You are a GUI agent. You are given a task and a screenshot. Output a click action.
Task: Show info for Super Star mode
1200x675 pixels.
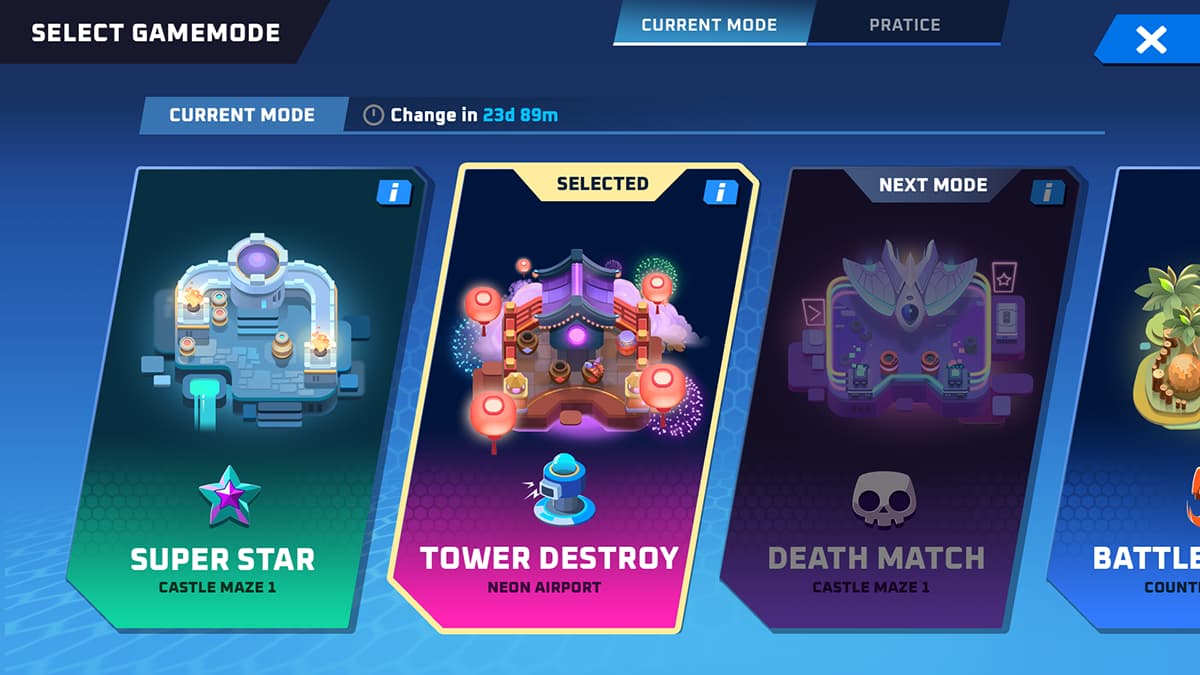tap(393, 193)
